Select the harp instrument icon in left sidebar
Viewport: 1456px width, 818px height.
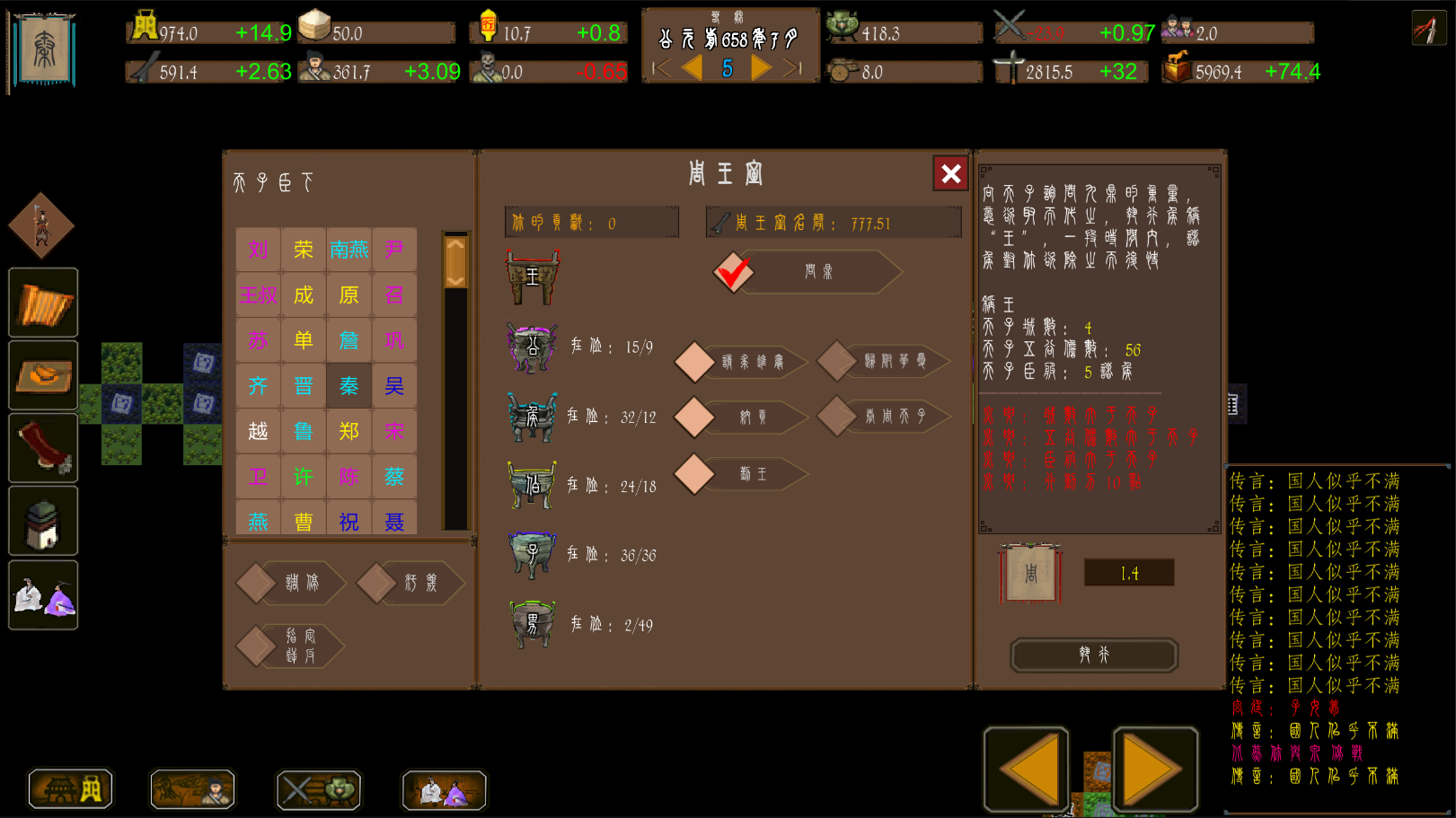coord(42,303)
